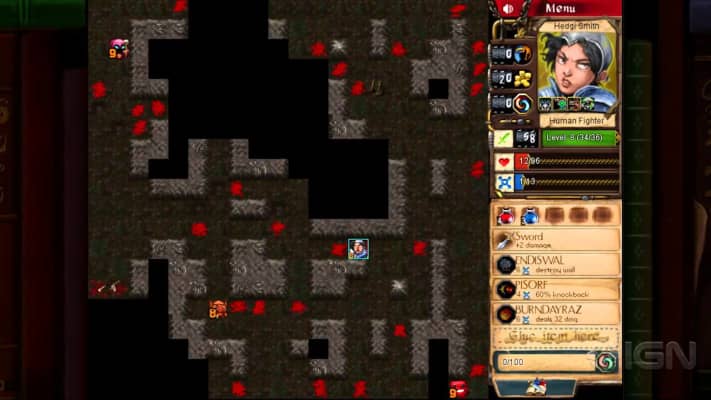
Task: Click the swirl conversion icon beside 0/100
Action: 605,362
